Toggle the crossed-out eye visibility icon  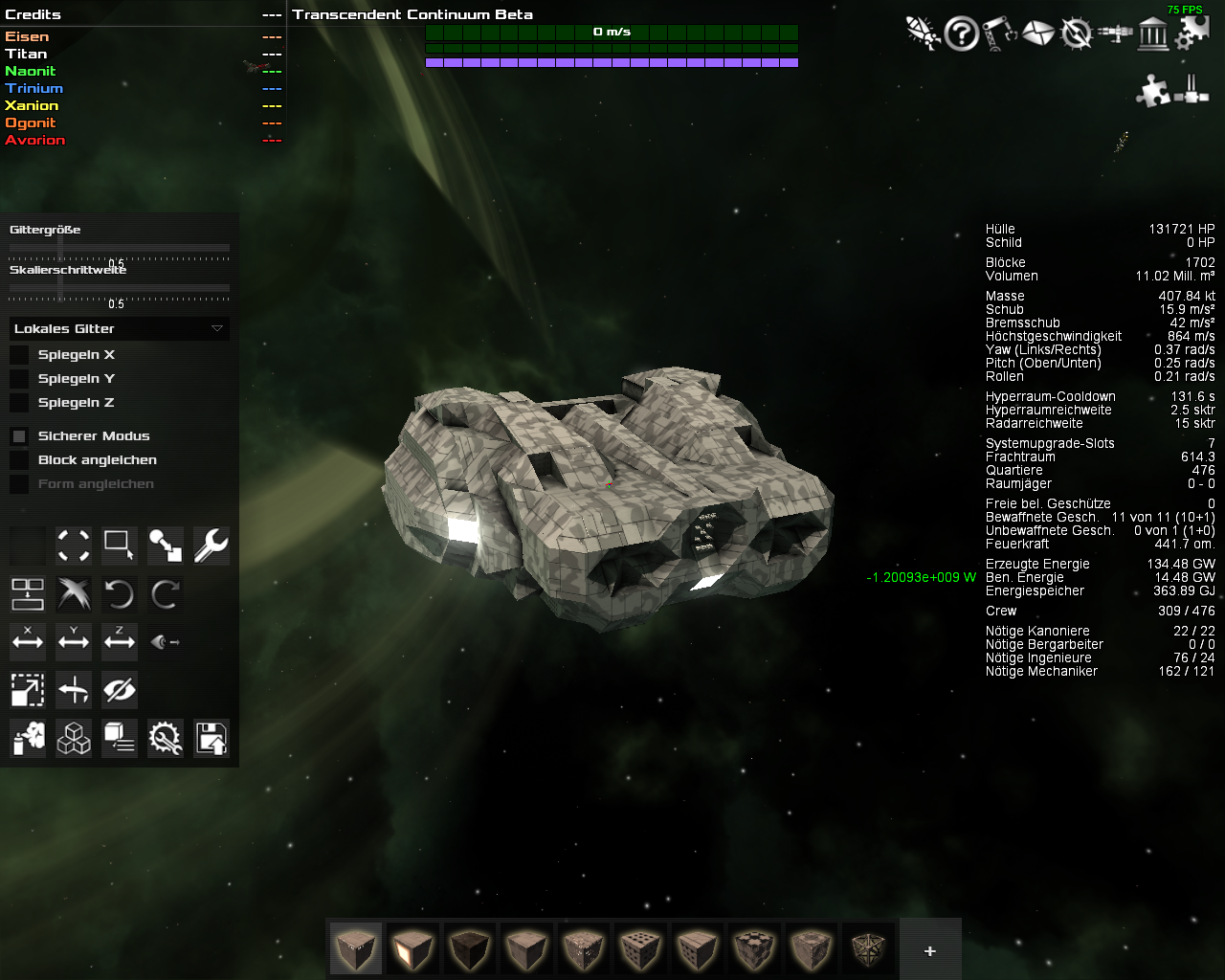click(x=120, y=689)
